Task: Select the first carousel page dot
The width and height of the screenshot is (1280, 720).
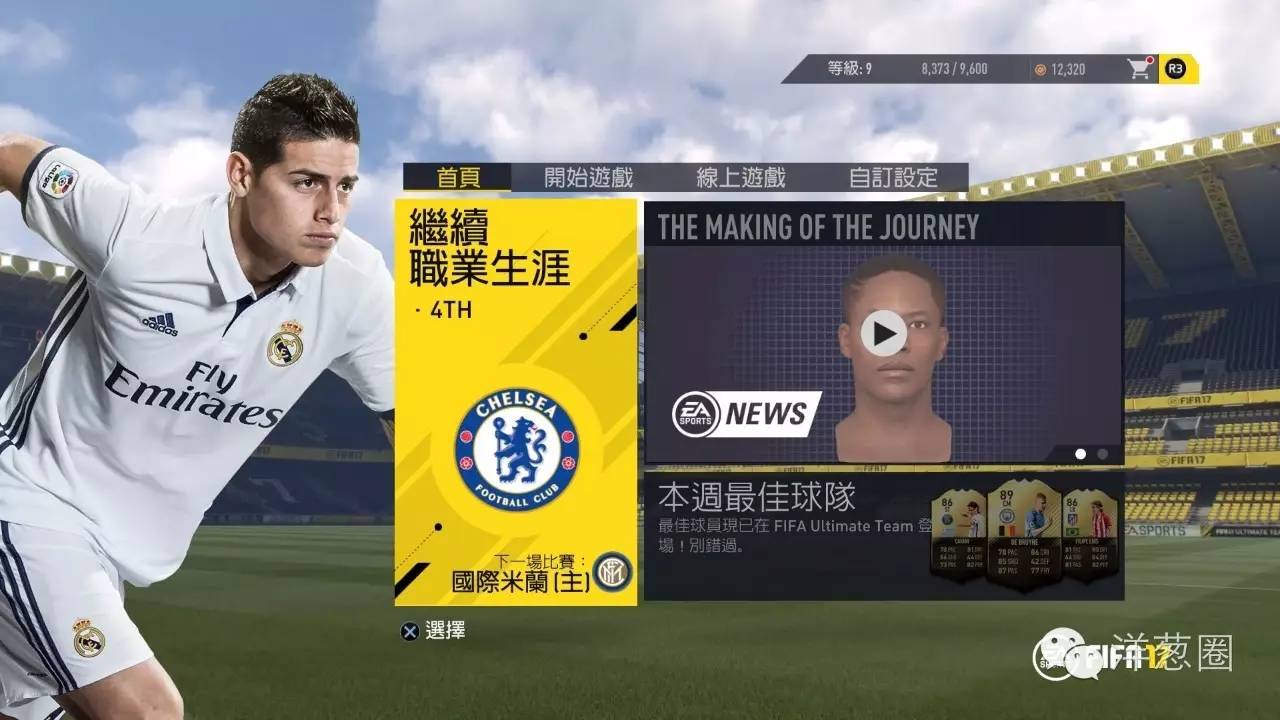Action: click(1081, 452)
